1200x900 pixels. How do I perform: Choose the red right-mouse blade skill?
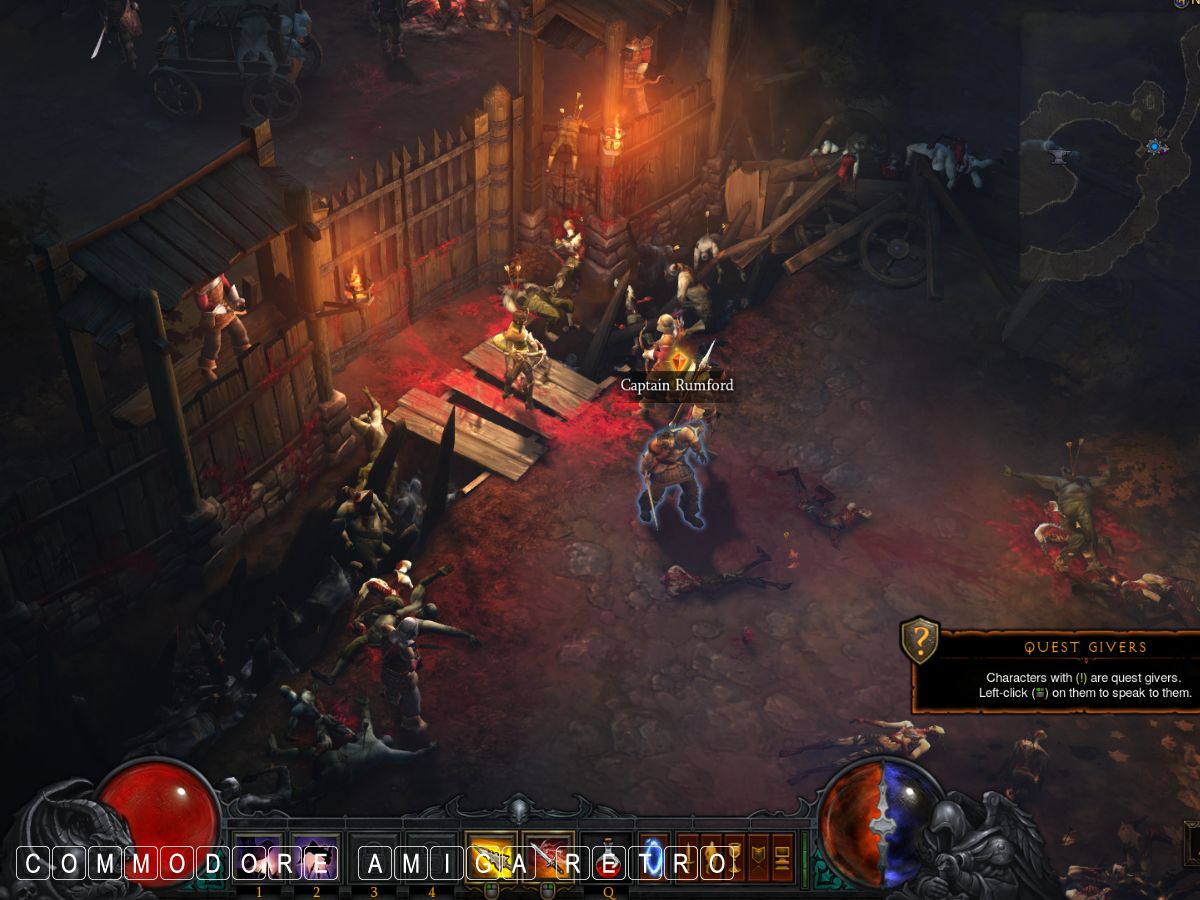[548, 857]
